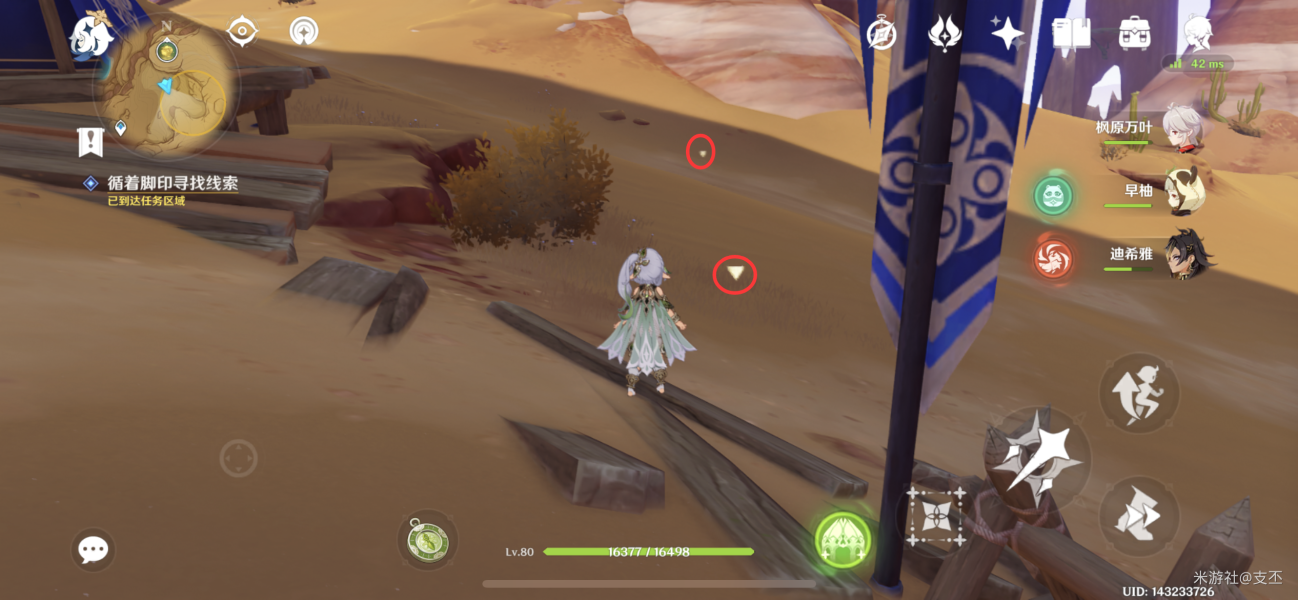Open the chat speech bubble
The width and height of the screenshot is (1298, 600).
93,549
